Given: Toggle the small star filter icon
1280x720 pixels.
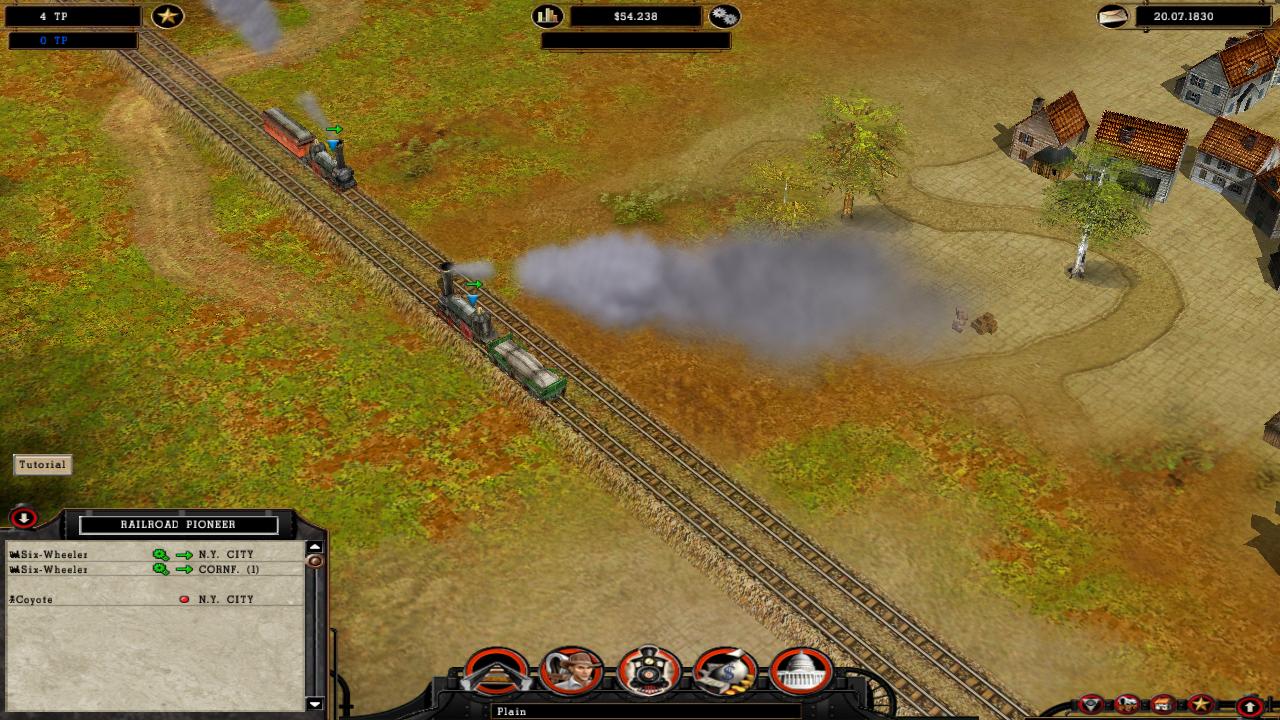Looking at the screenshot, I should [x=1201, y=704].
